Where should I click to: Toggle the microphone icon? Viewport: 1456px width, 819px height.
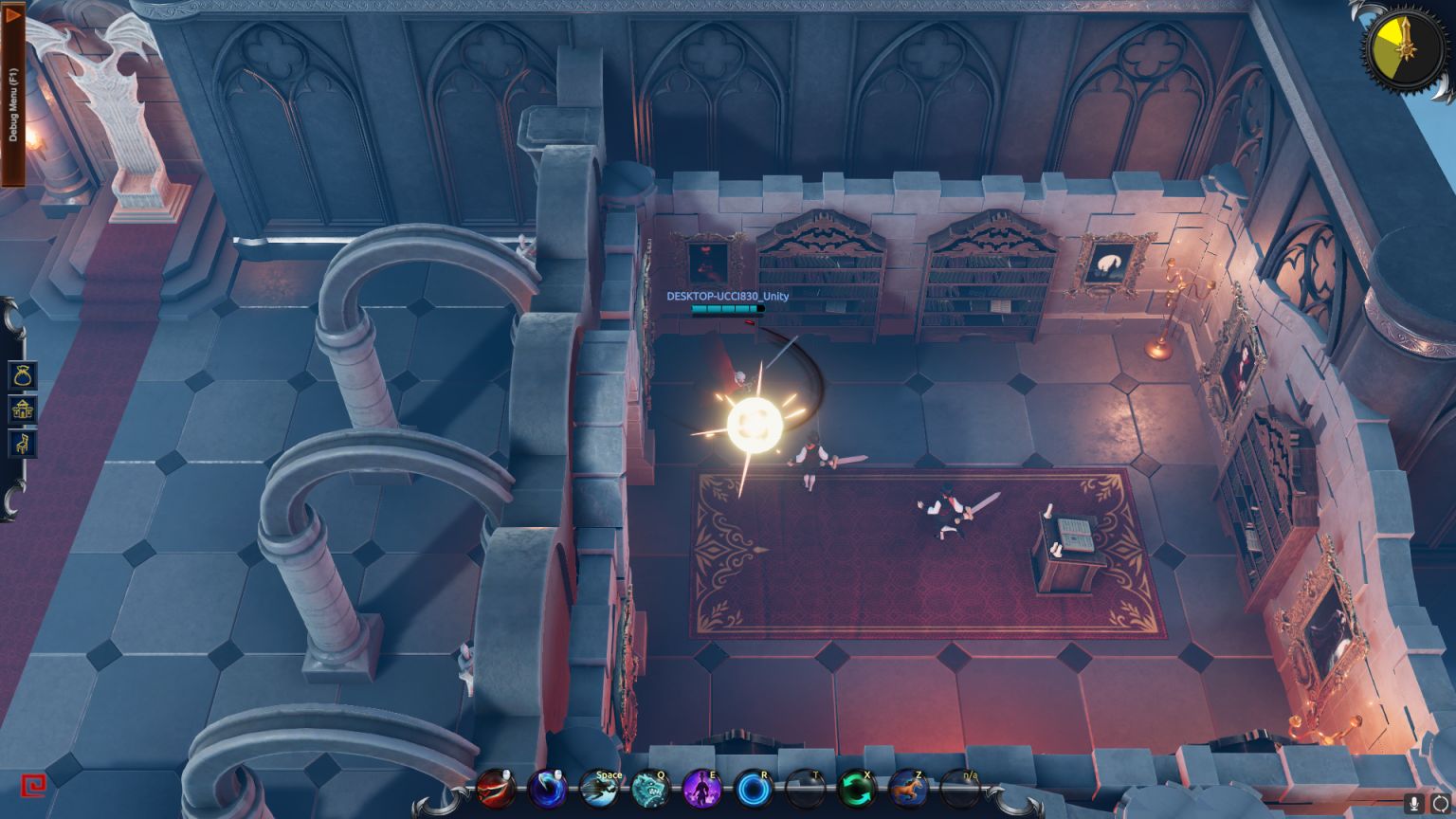click(x=1413, y=804)
